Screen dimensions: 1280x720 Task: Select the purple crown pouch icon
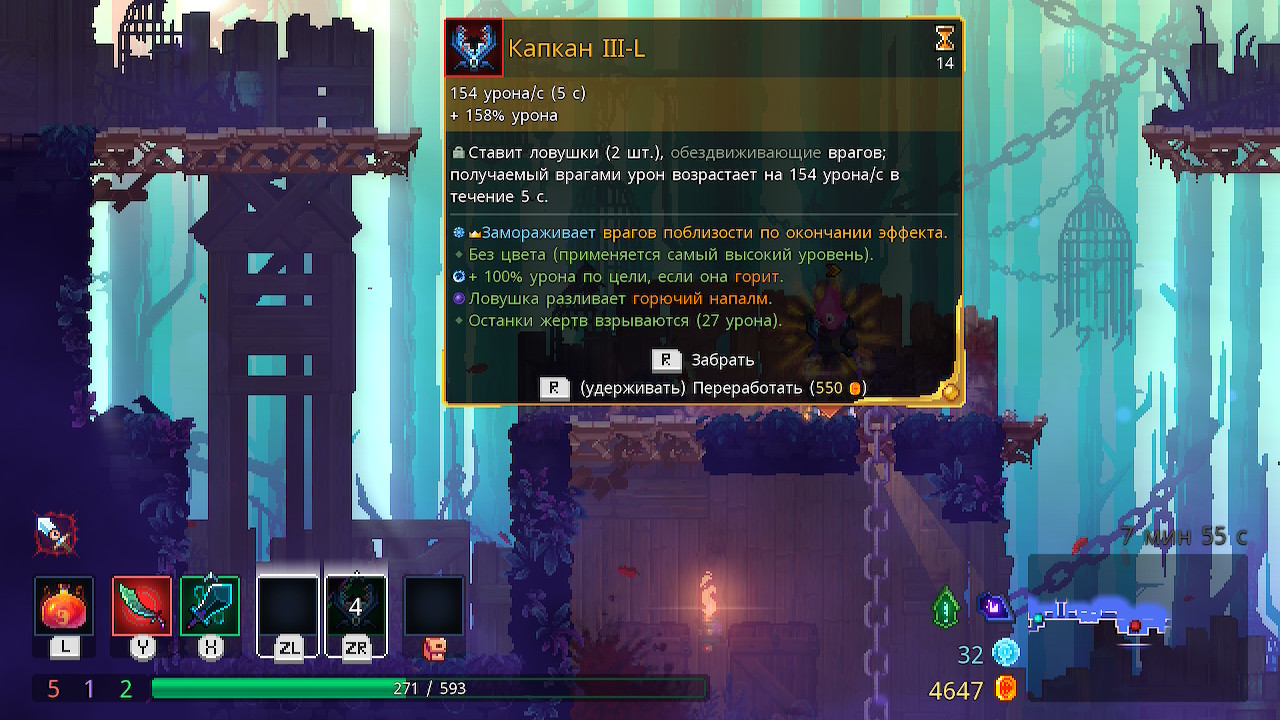(x=996, y=606)
